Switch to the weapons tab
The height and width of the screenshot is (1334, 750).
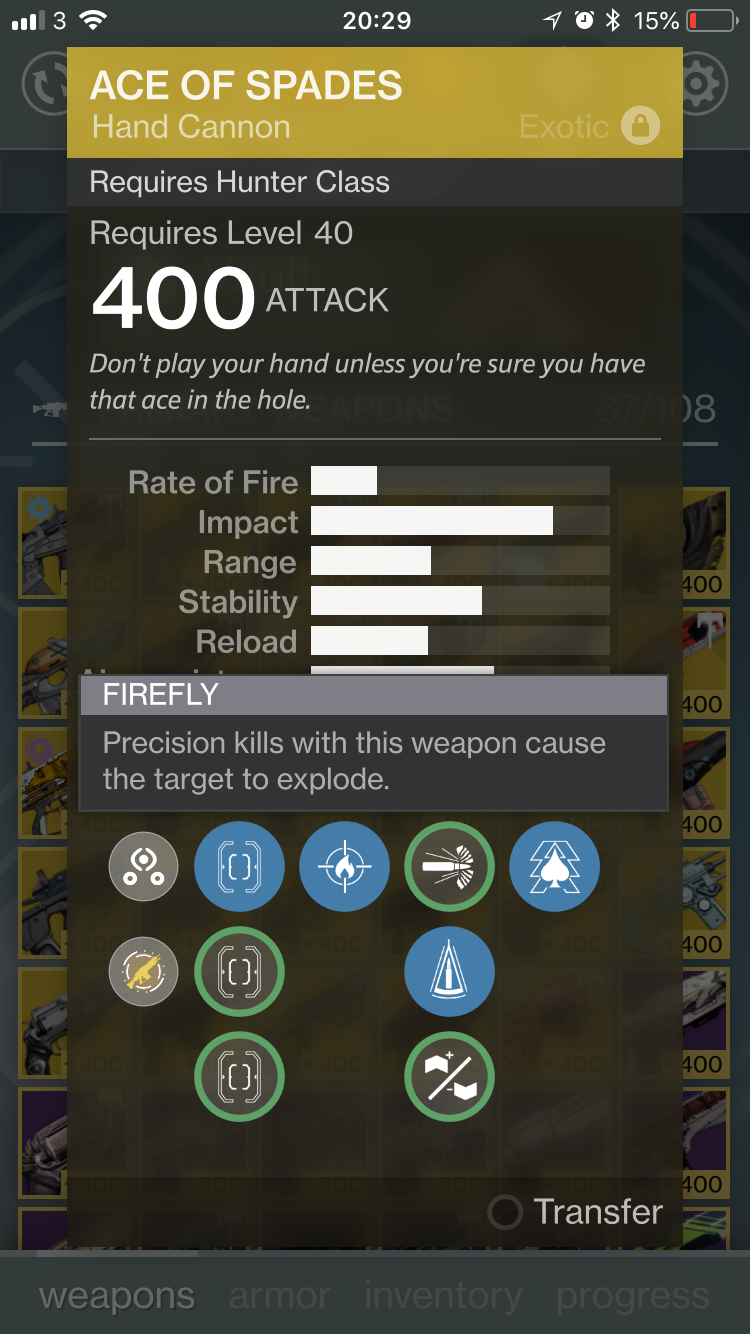[117, 1296]
